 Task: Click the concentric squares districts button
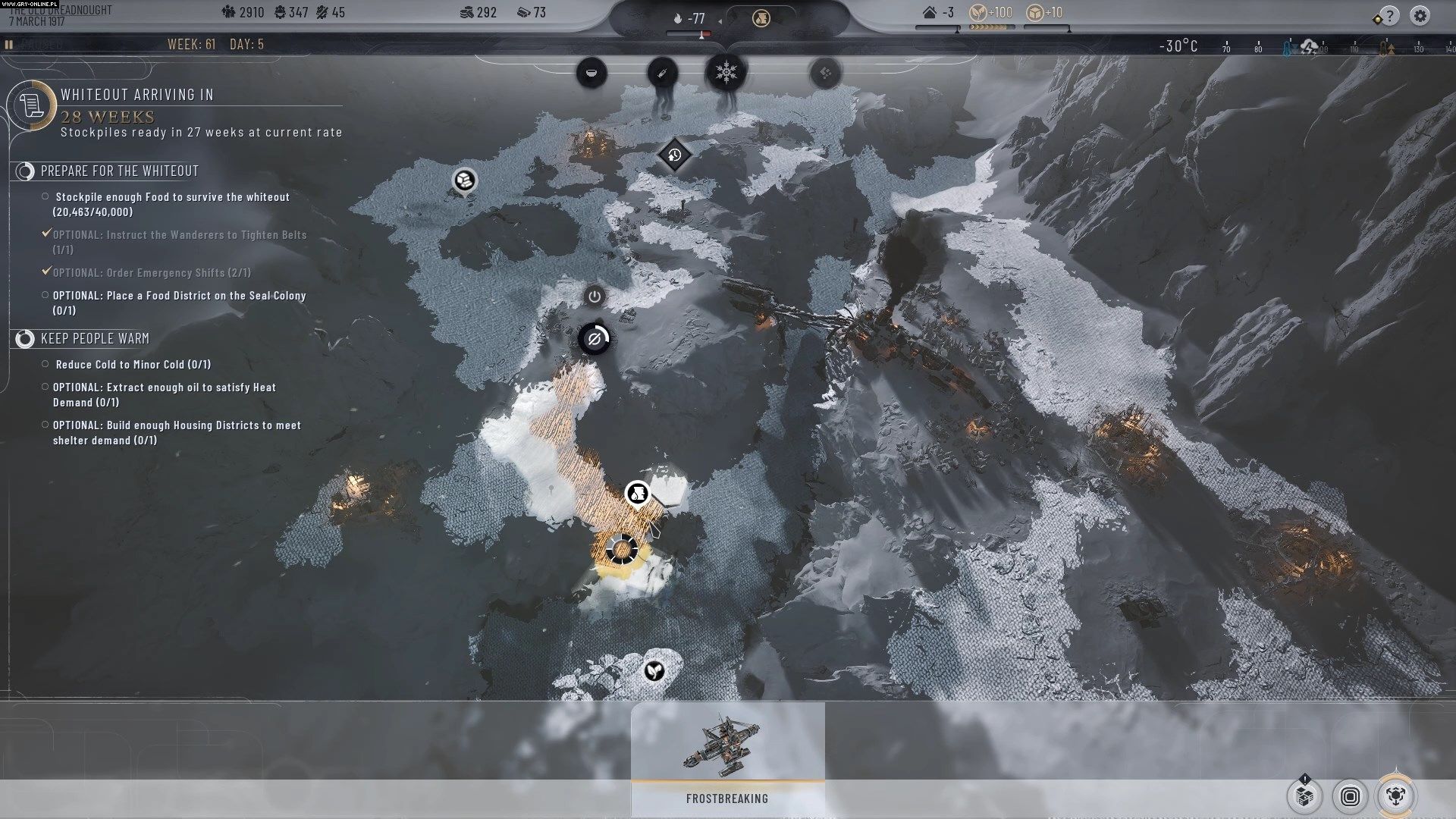point(1350,796)
